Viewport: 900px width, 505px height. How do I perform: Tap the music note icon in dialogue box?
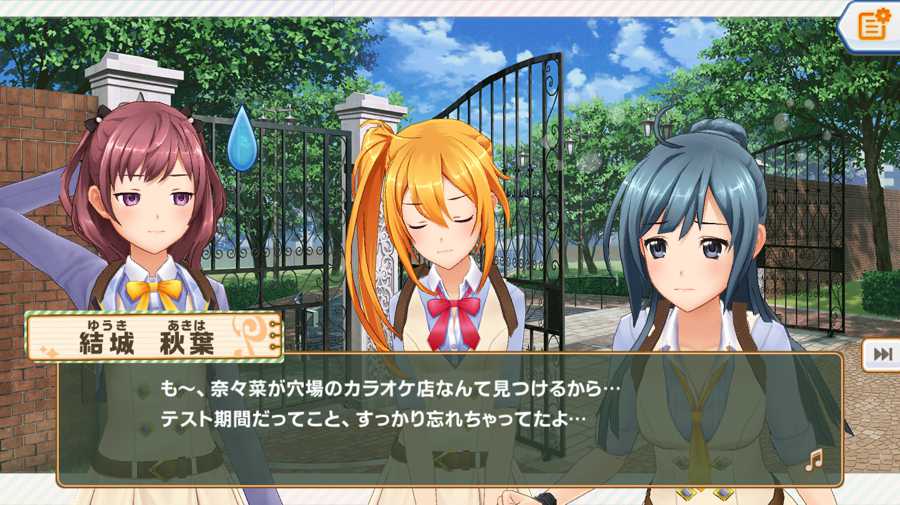click(814, 459)
